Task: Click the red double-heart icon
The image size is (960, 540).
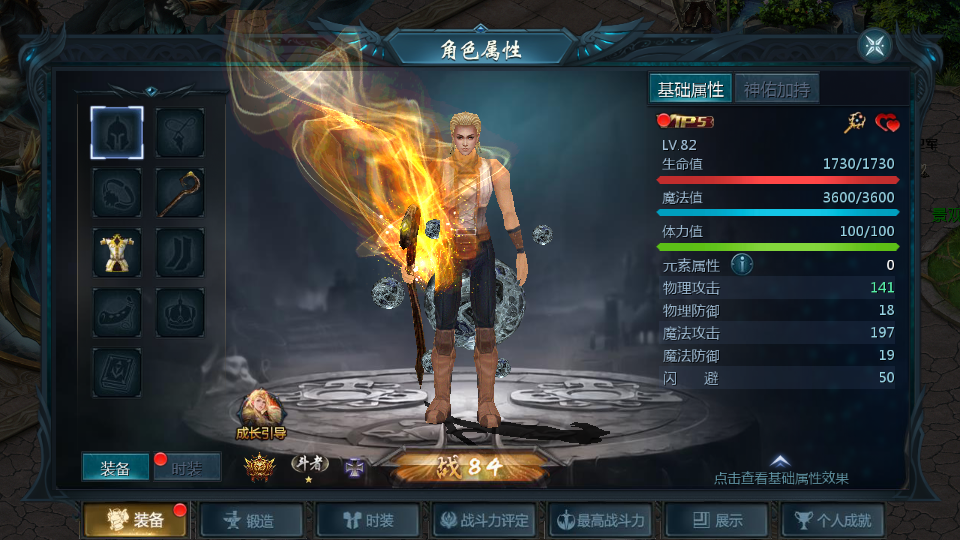Action: (887, 122)
